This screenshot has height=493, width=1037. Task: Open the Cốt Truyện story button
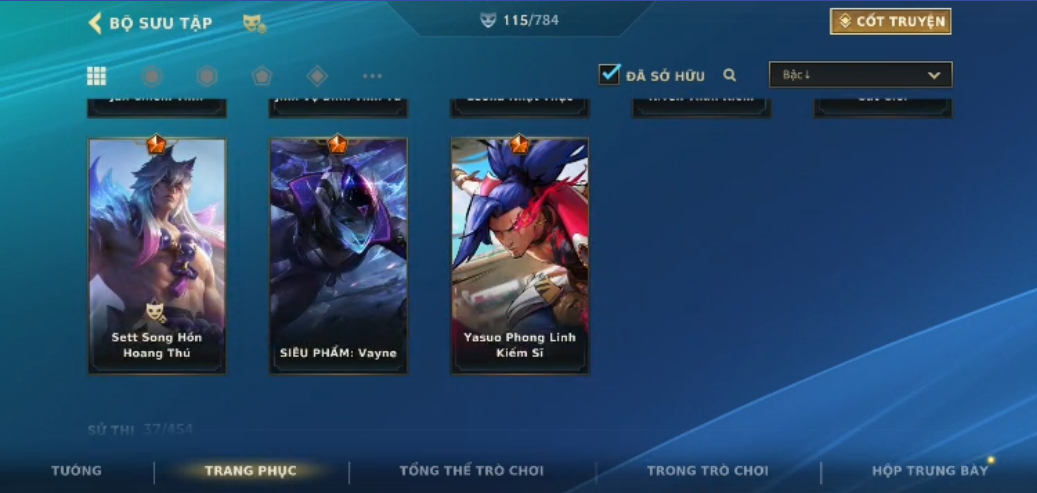click(x=890, y=22)
